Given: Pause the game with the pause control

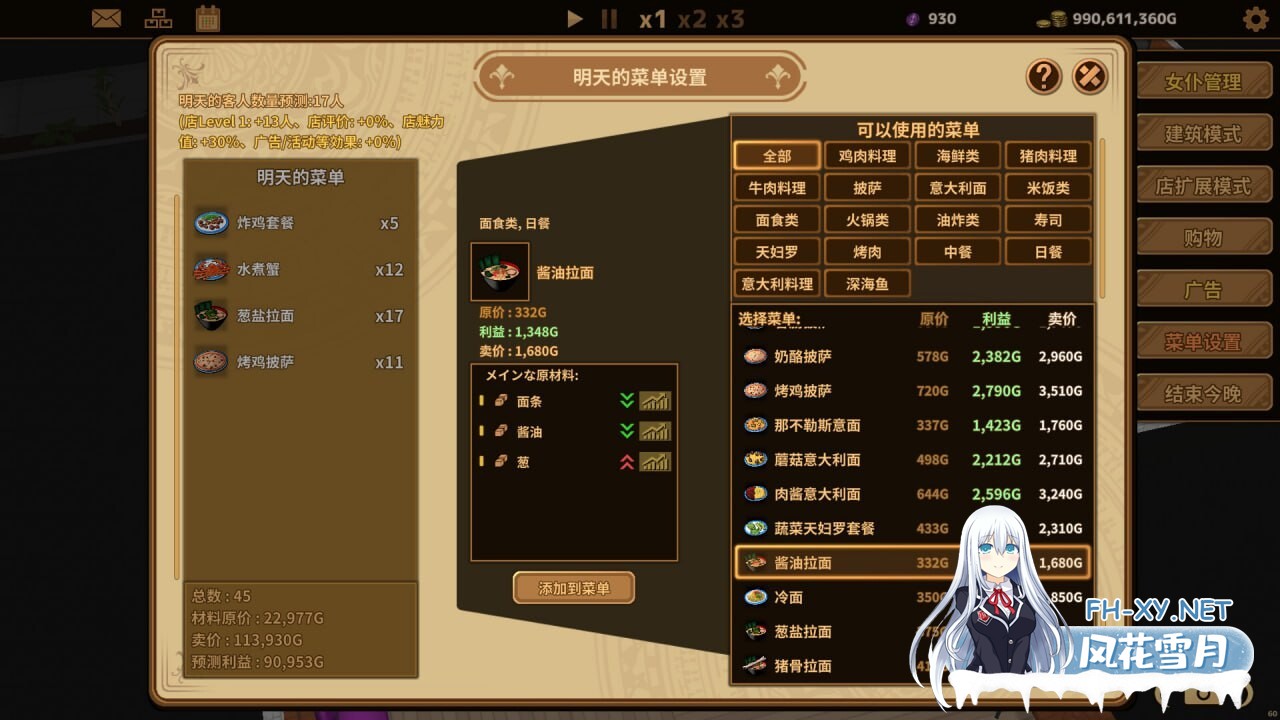Looking at the screenshot, I should (608, 18).
